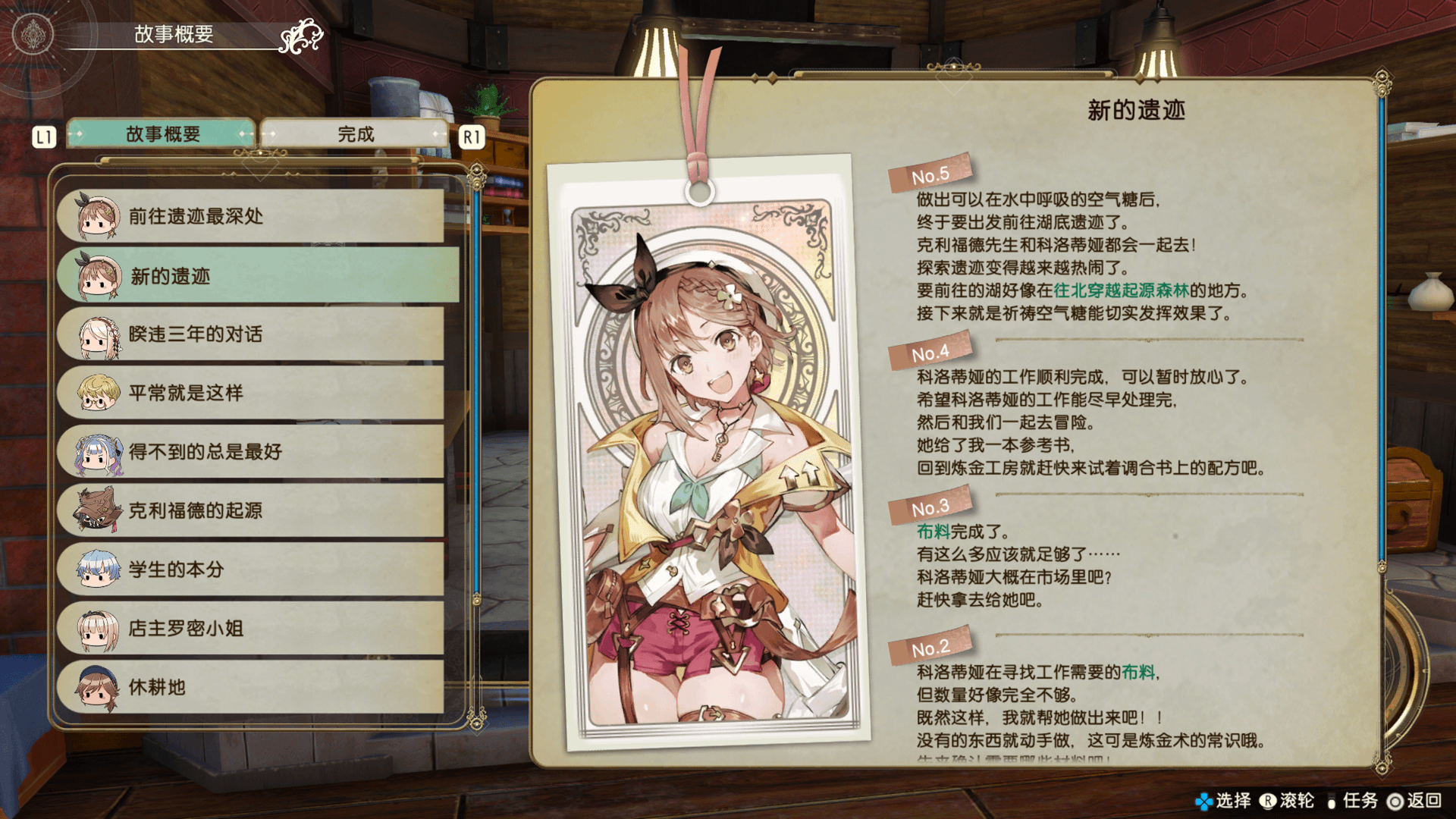Select the No.4 story note
The width and height of the screenshot is (1456, 819).
coord(930,353)
